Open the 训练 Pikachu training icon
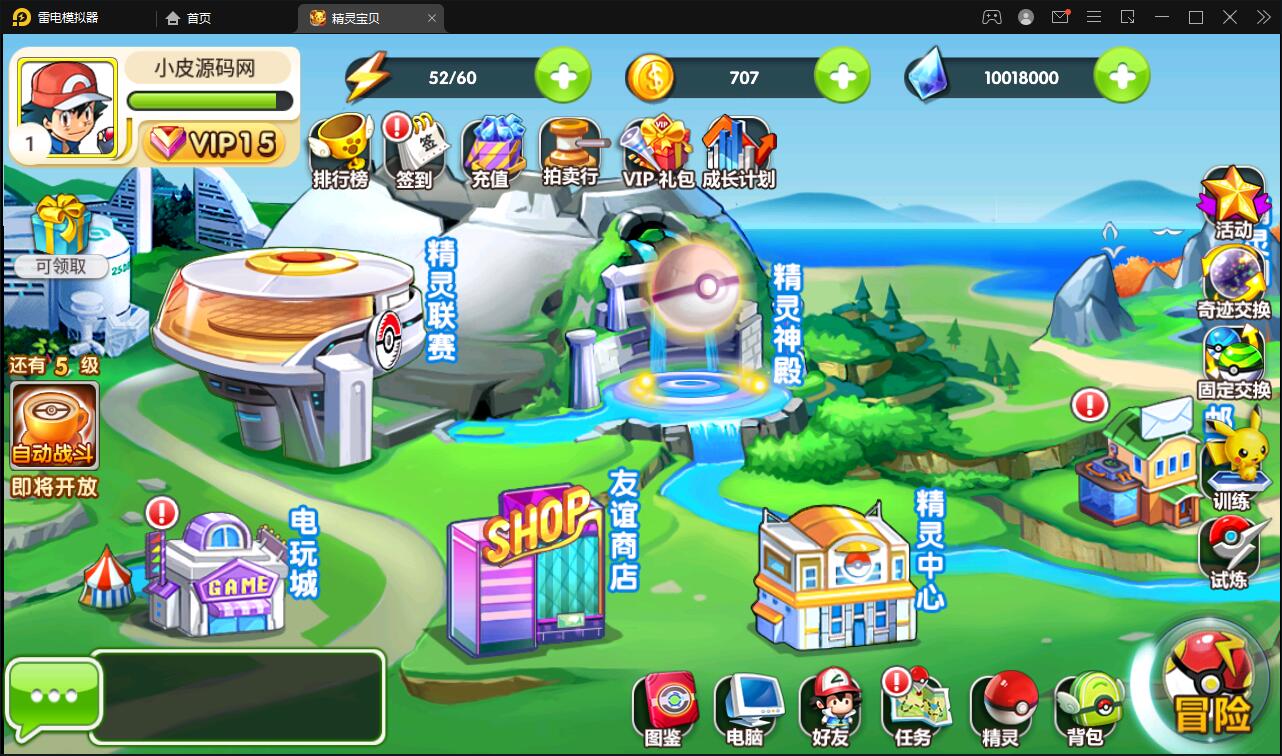 tap(1232, 458)
